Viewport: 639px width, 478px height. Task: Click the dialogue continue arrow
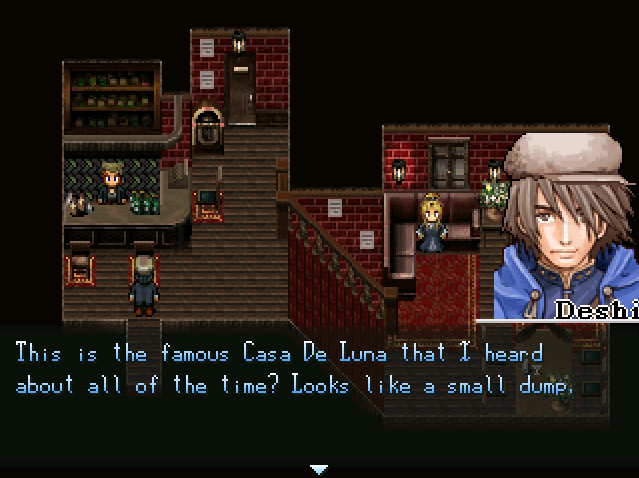[319, 469]
